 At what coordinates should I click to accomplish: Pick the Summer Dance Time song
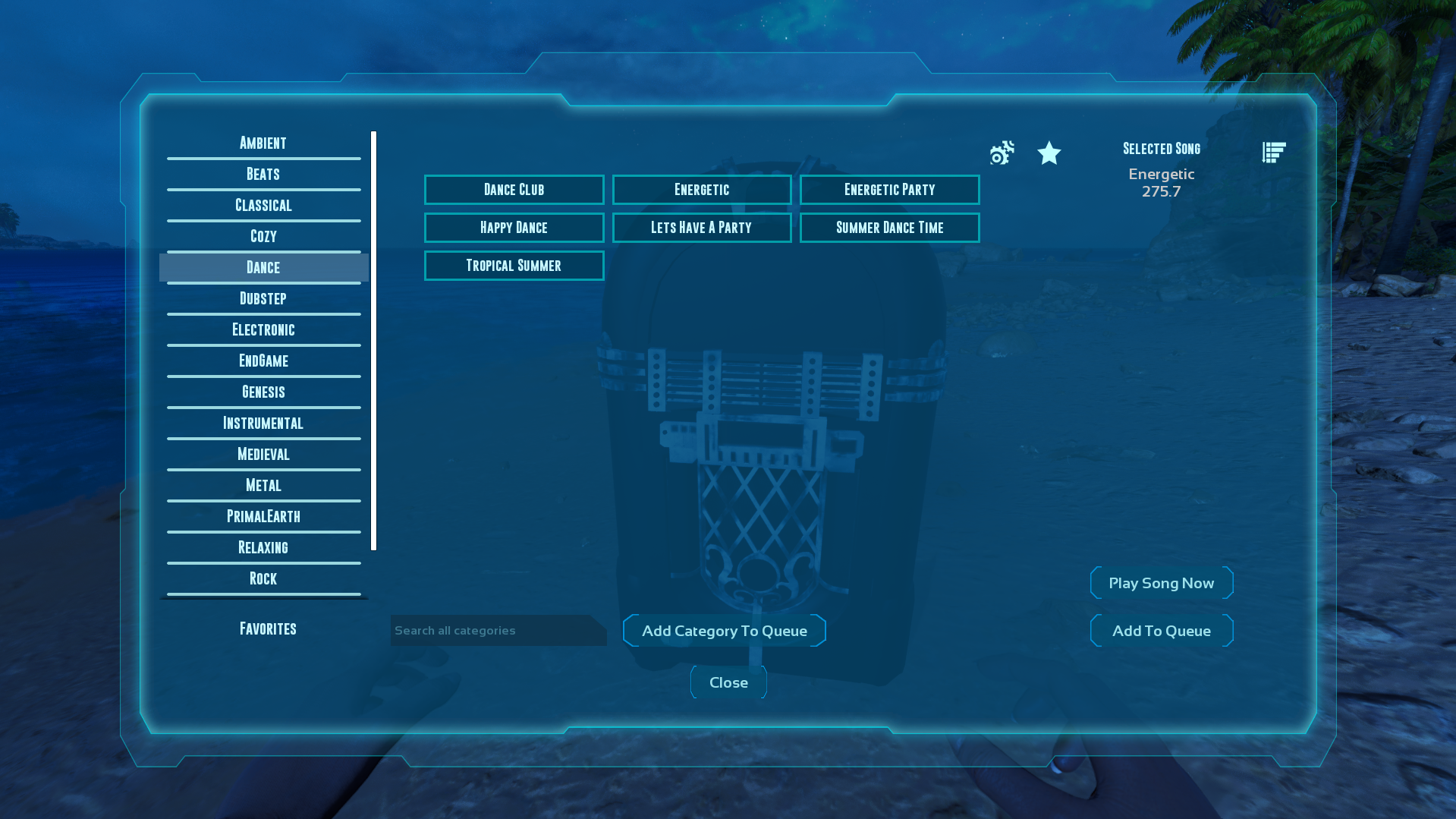click(889, 227)
